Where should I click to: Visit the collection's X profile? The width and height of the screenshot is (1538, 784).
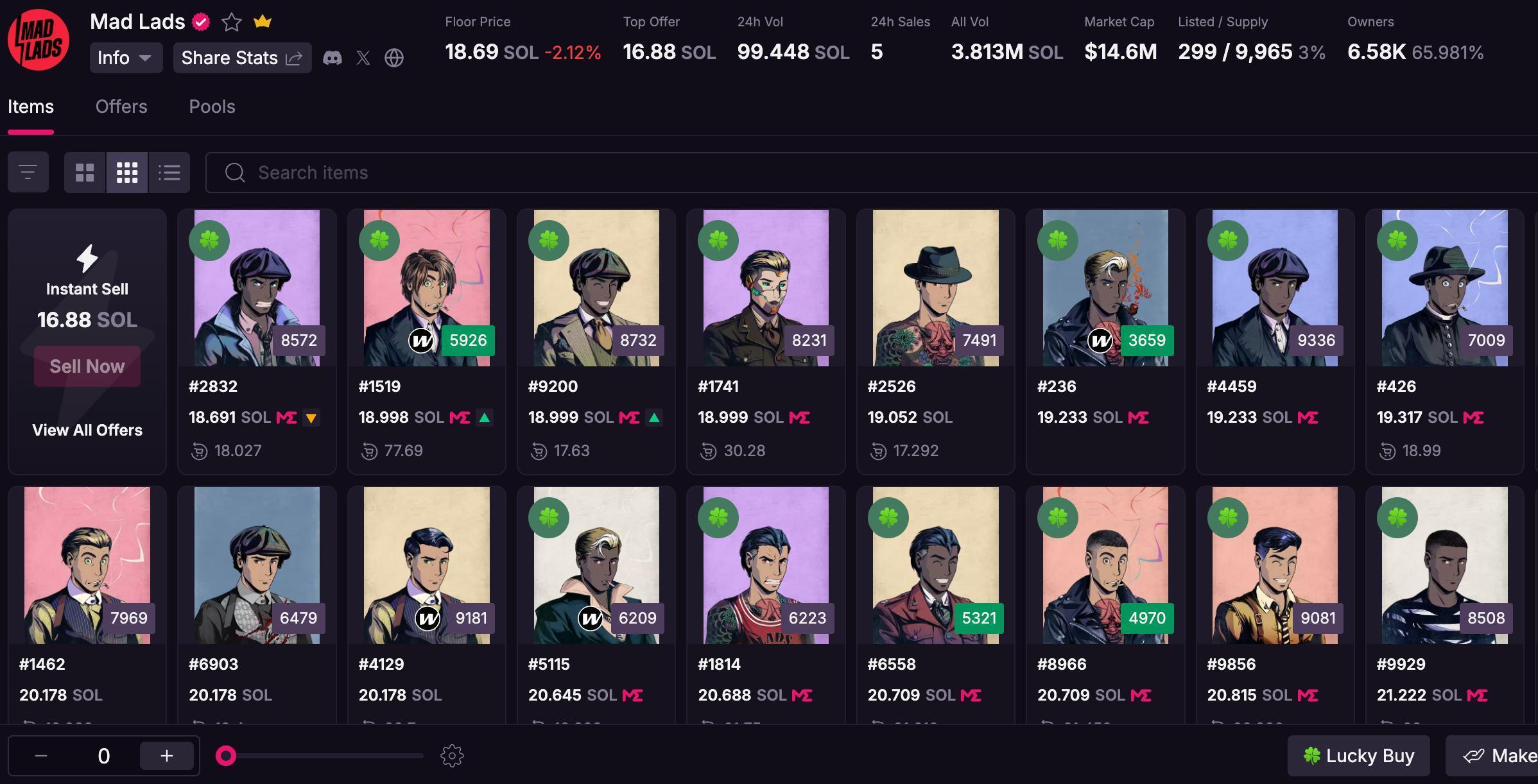pos(363,58)
